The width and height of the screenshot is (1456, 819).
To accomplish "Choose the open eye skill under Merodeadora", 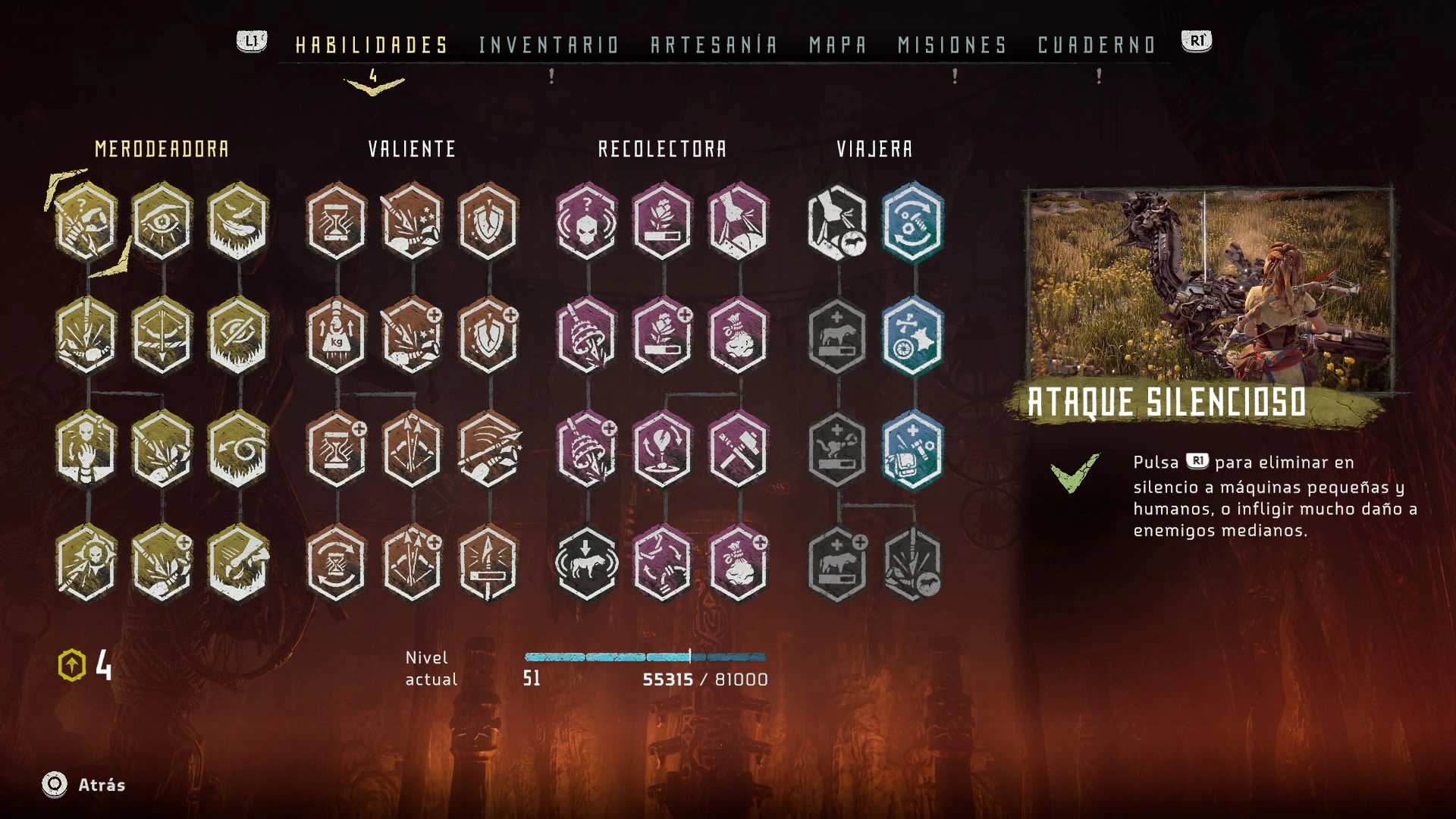I will coord(162,221).
